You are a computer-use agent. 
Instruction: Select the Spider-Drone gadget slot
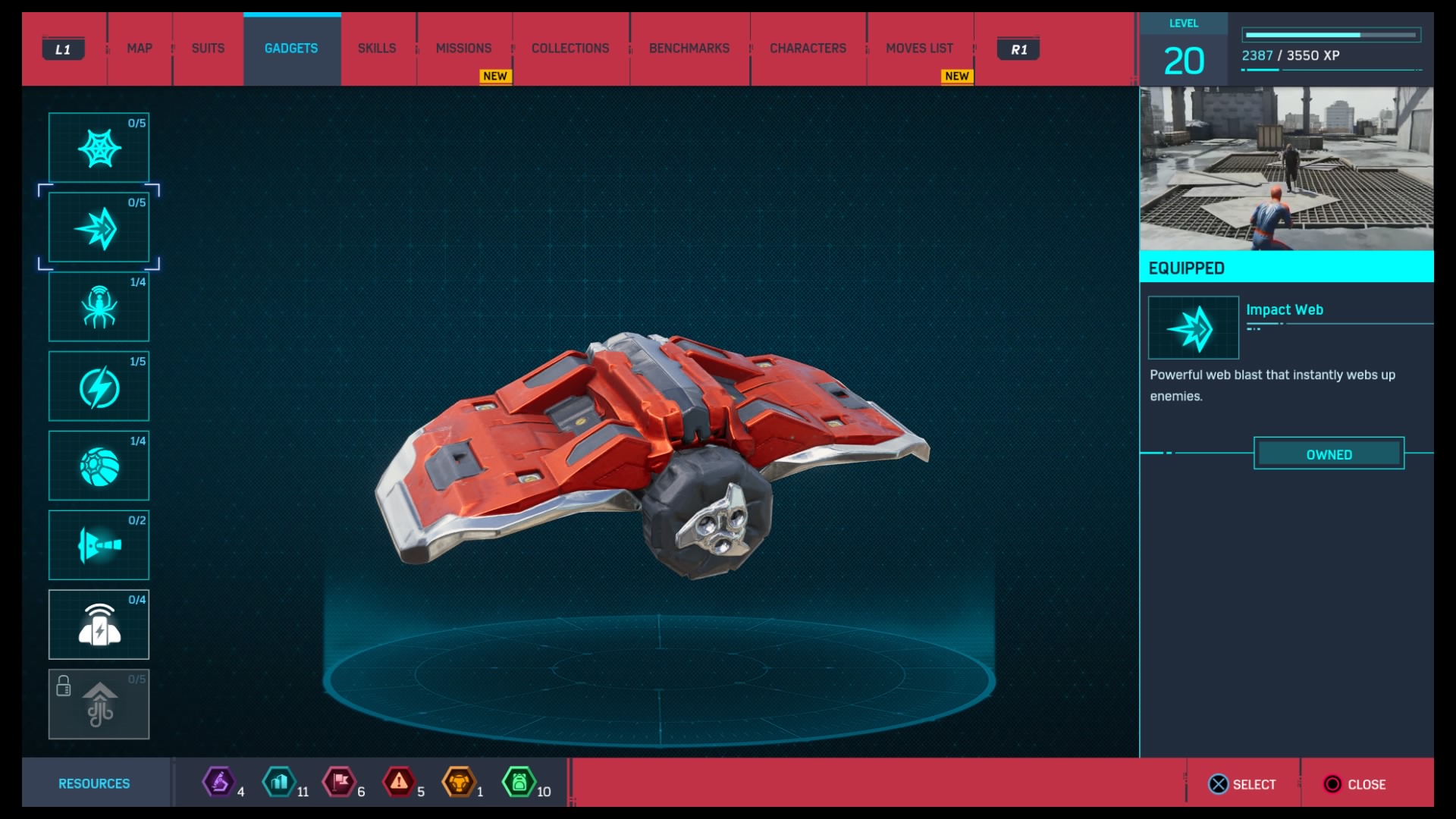pos(99,307)
